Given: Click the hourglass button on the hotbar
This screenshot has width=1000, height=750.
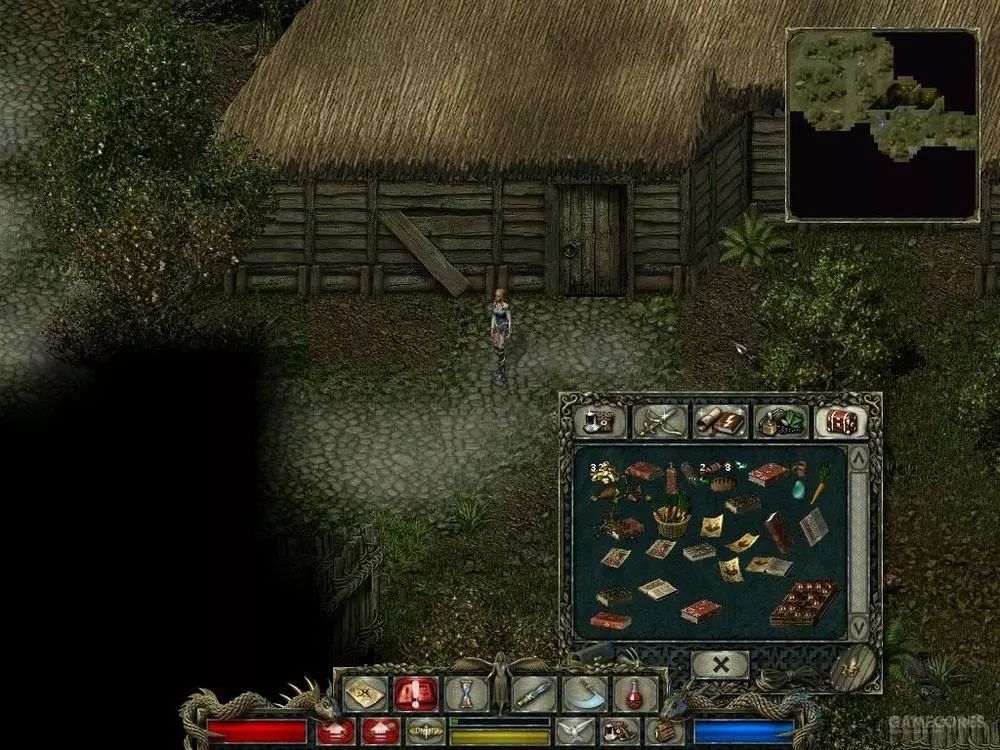Looking at the screenshot, I should coord(464,693).
